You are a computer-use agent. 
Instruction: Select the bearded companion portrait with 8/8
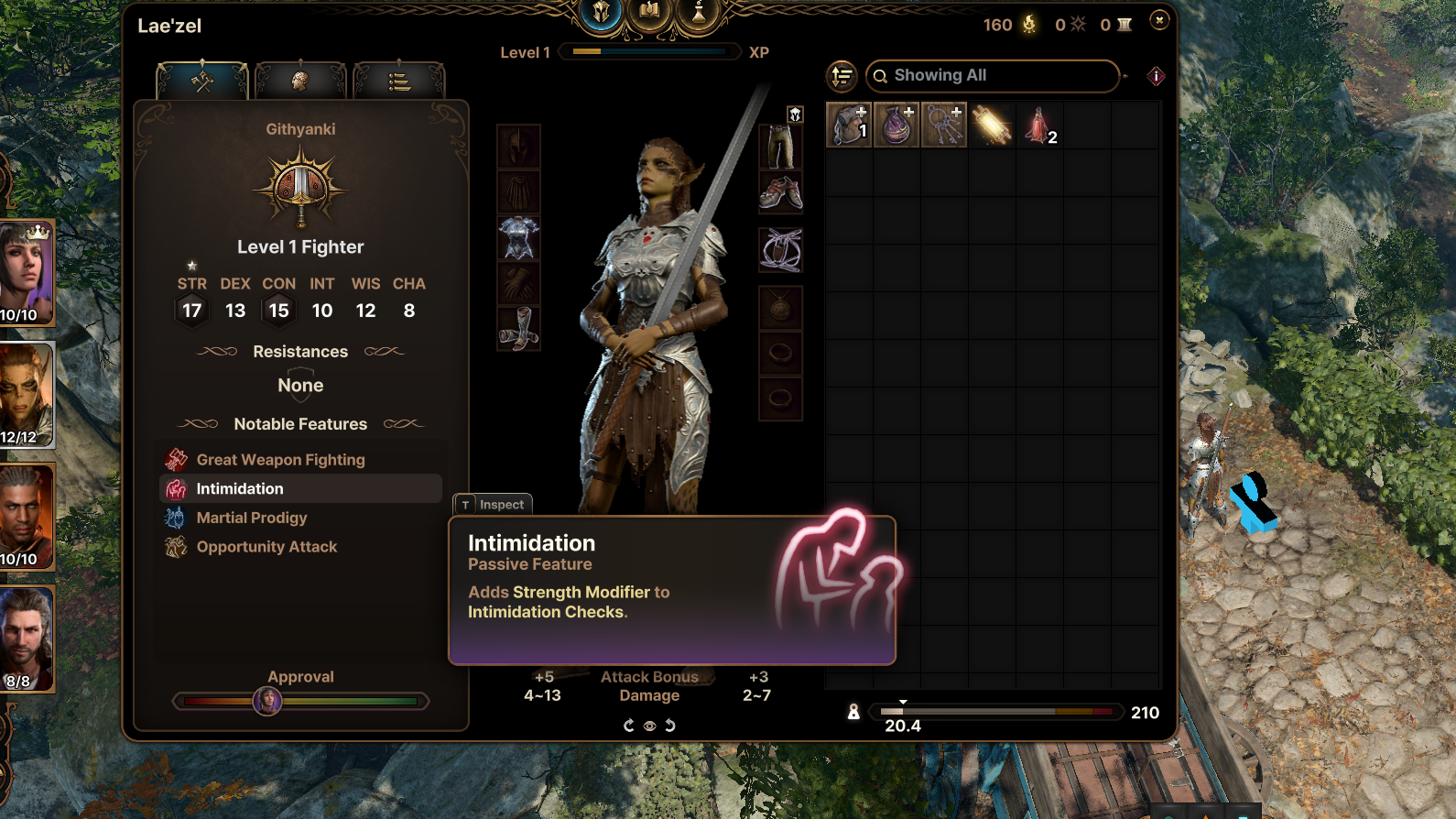[26, 639]
